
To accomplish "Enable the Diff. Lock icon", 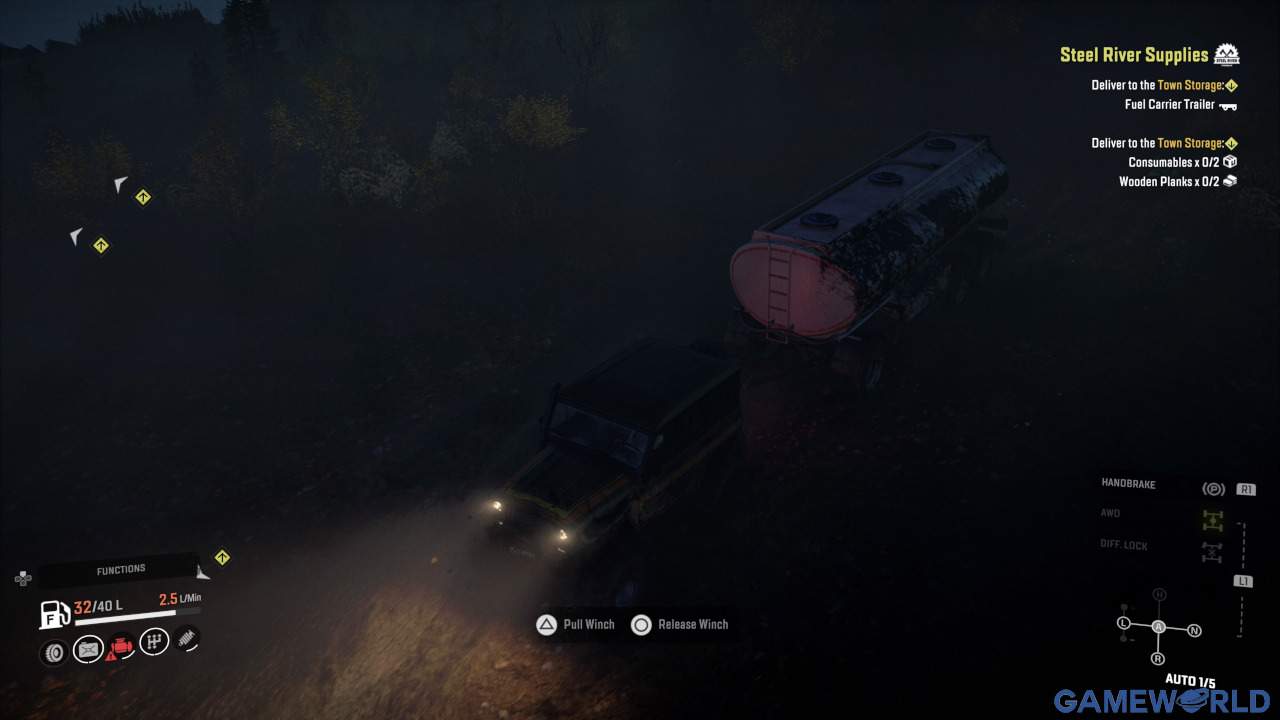I will [1213, 551].
